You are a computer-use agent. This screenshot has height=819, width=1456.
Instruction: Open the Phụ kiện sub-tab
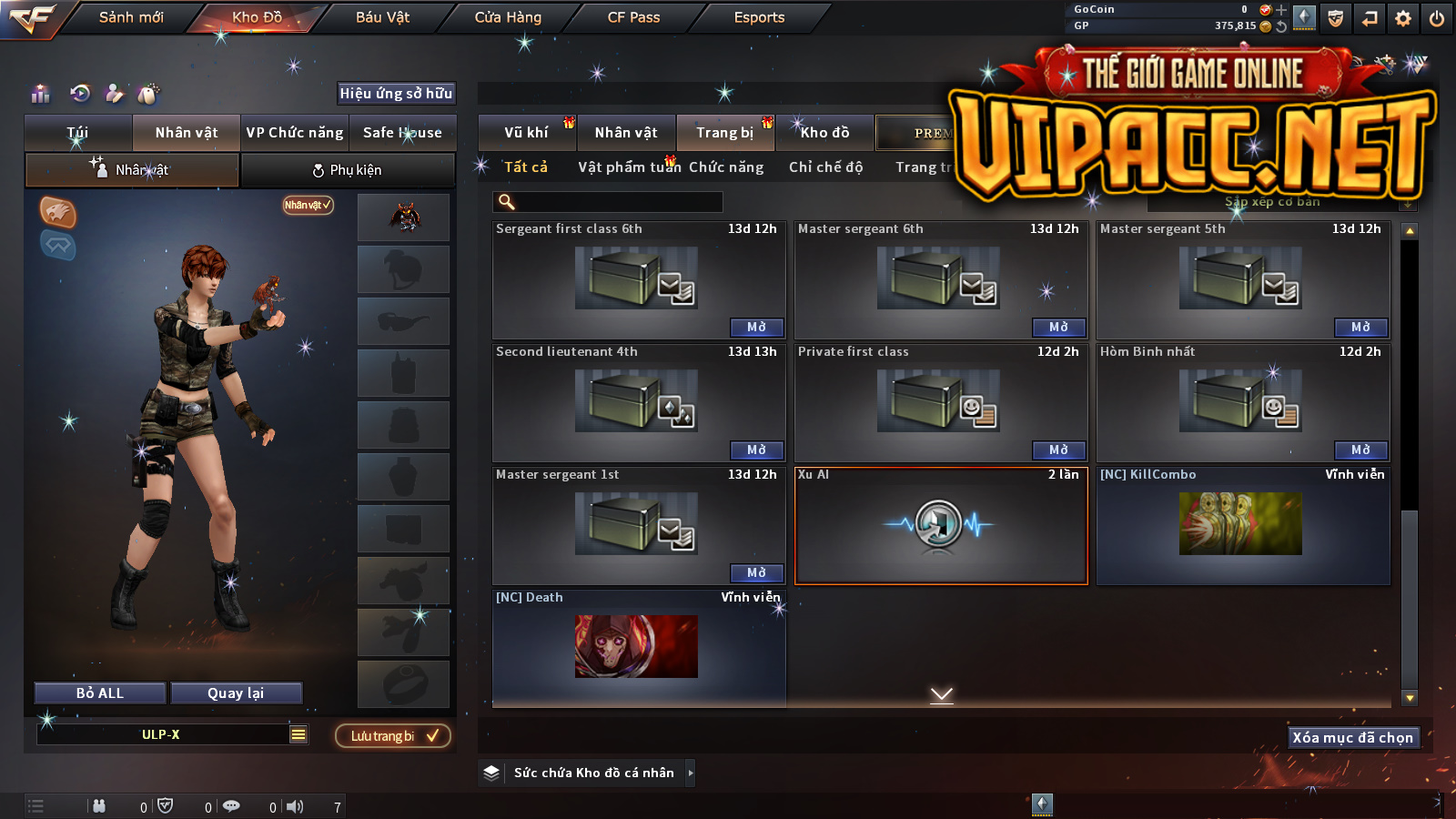[347, 170]
